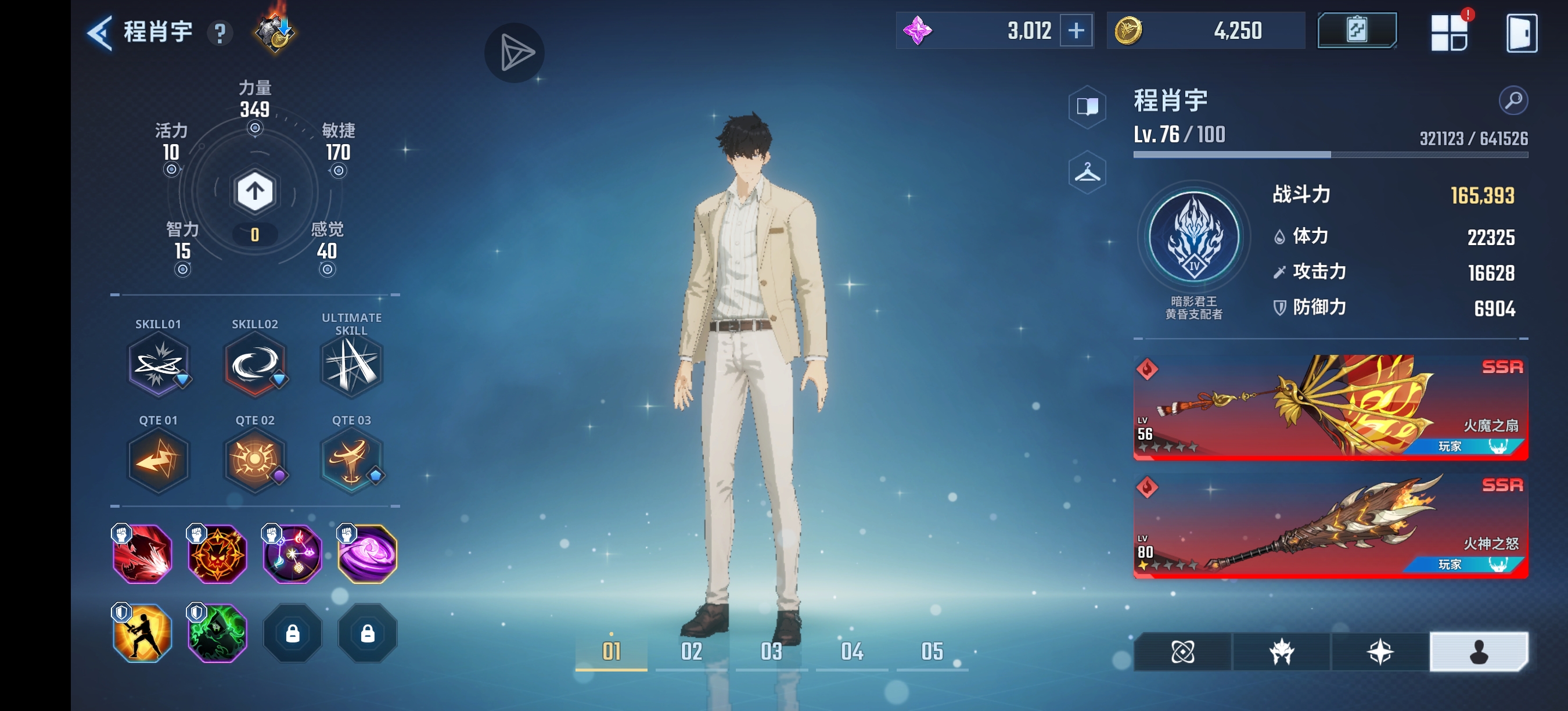The height and width of the screenshot is (711, 1568).
Task: Select the purple vortex passive skill
Action: pyautogui.click(x=367, y=554)
